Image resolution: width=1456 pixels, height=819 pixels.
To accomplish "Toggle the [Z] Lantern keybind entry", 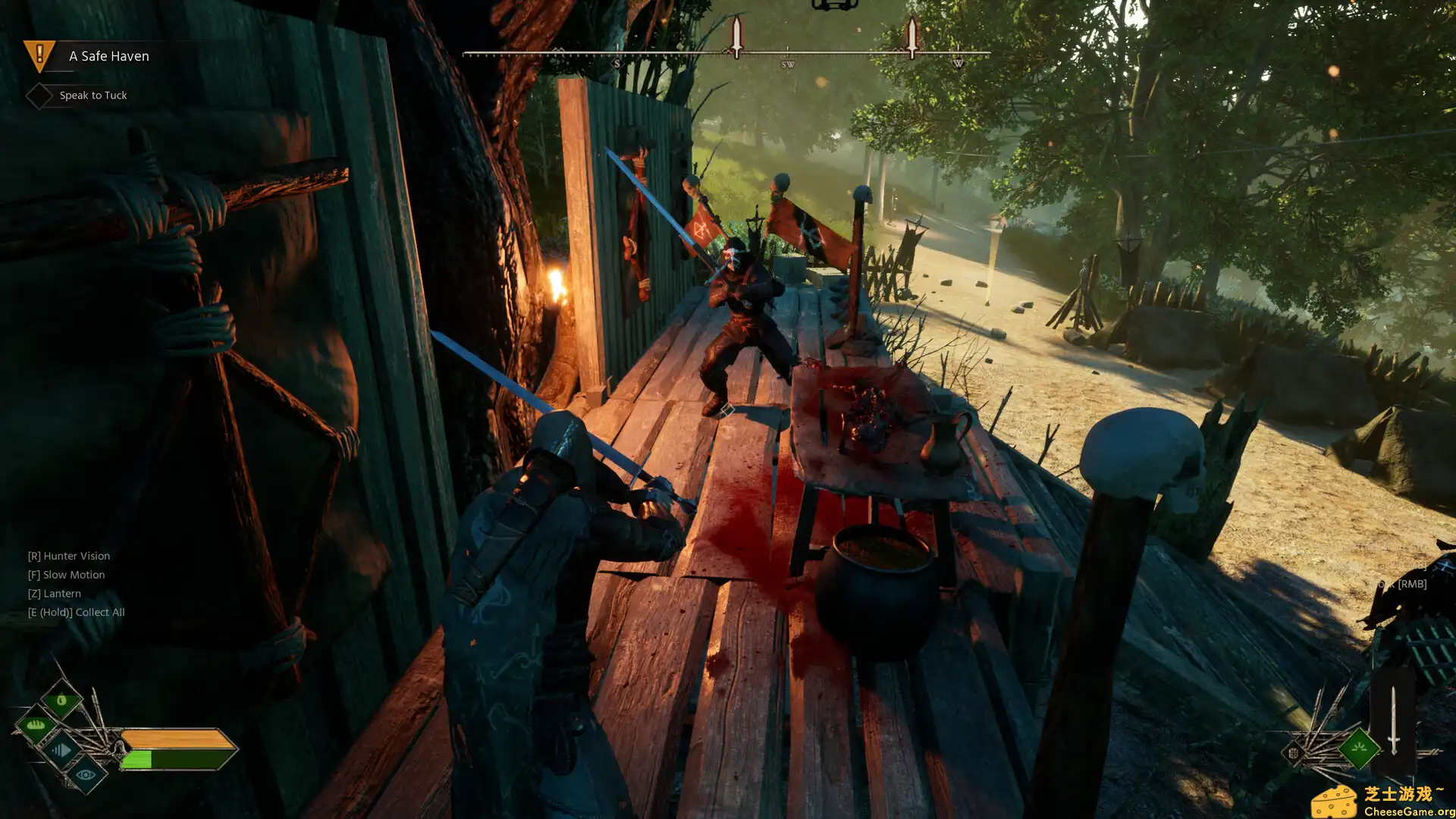I will (x=55, y=593).
